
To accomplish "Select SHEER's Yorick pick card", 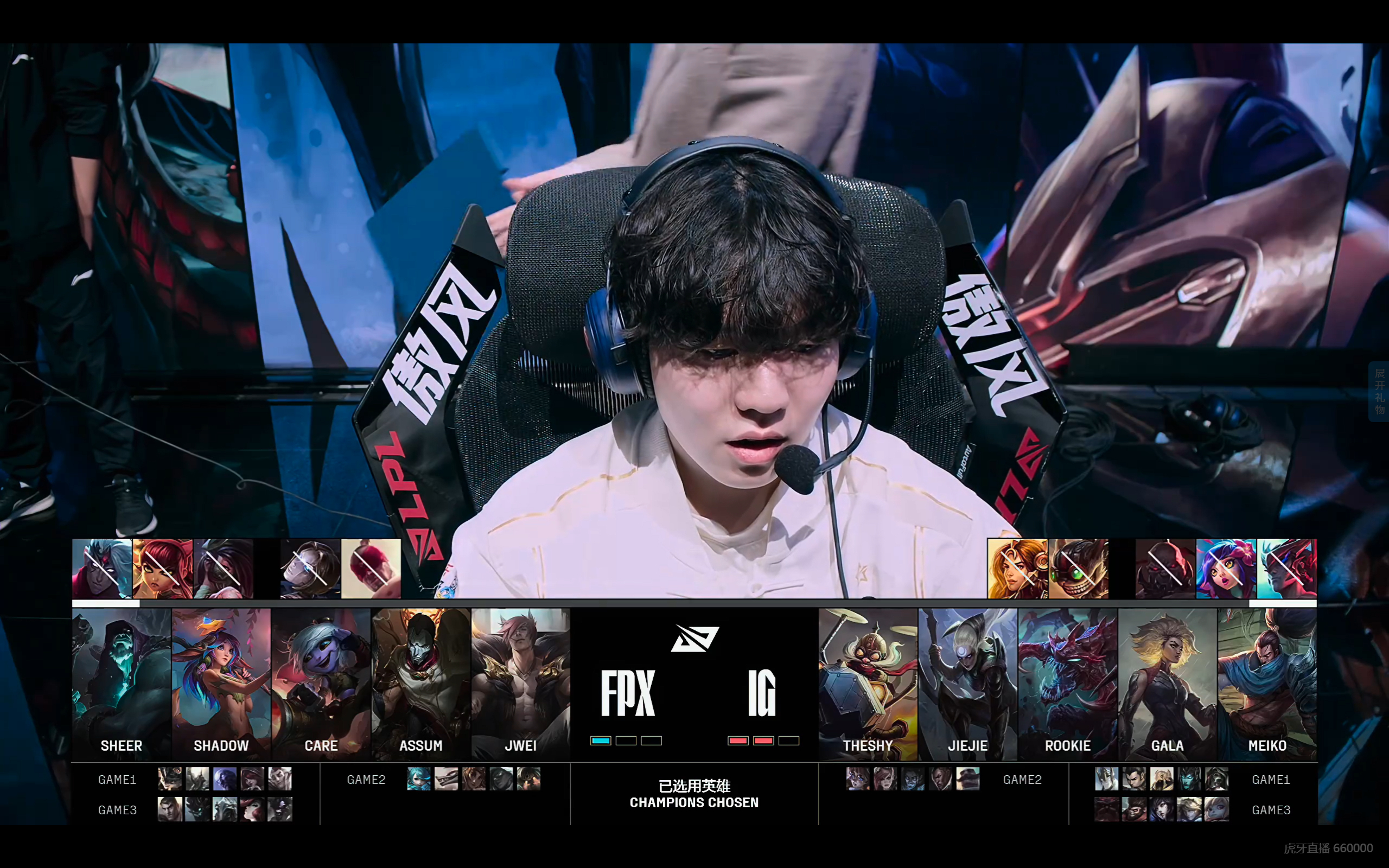I will [x=121, y=683].
